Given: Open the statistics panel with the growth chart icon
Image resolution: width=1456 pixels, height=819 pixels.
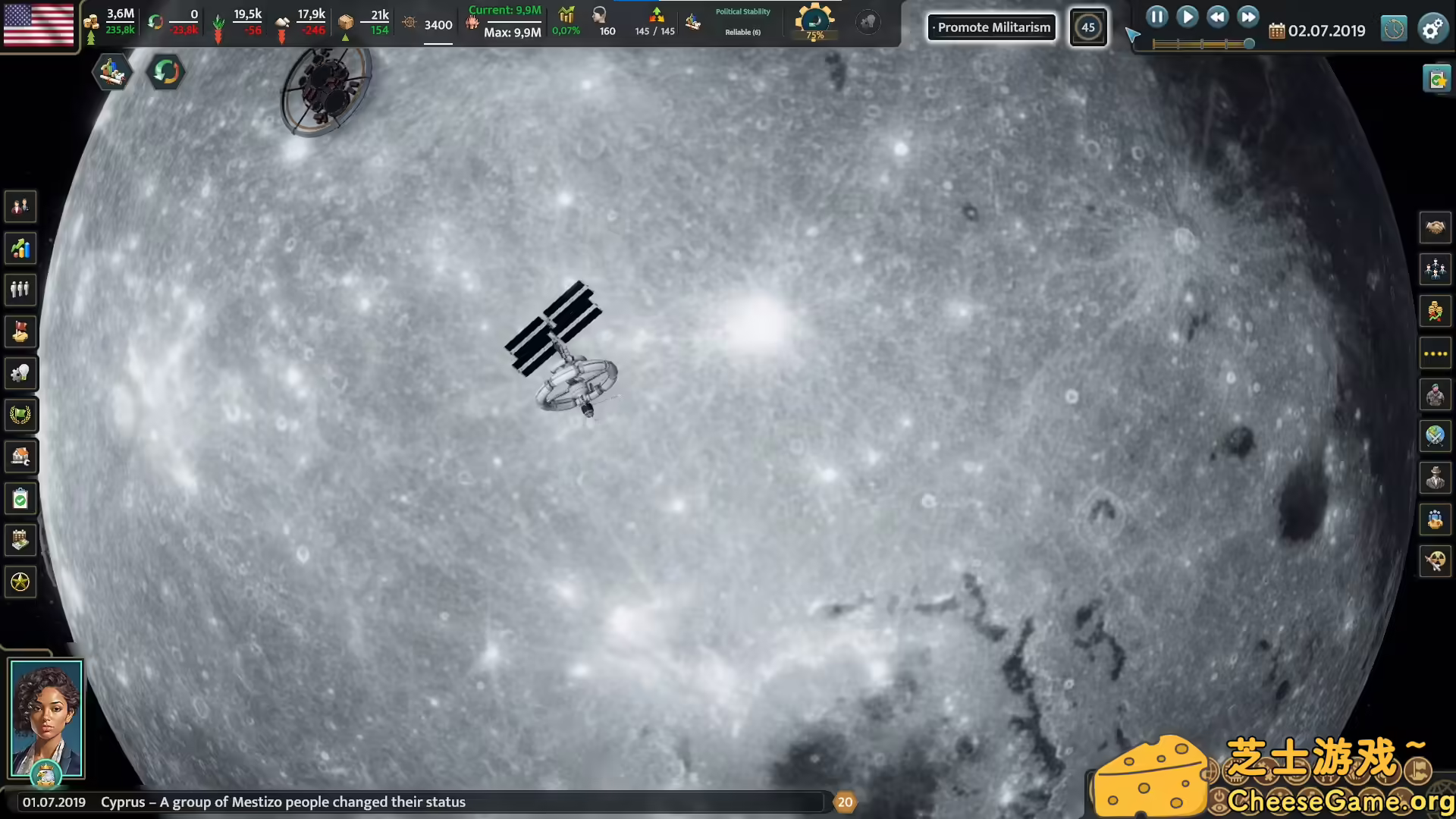Looking at the screenshot, I should tap(20, 248).
